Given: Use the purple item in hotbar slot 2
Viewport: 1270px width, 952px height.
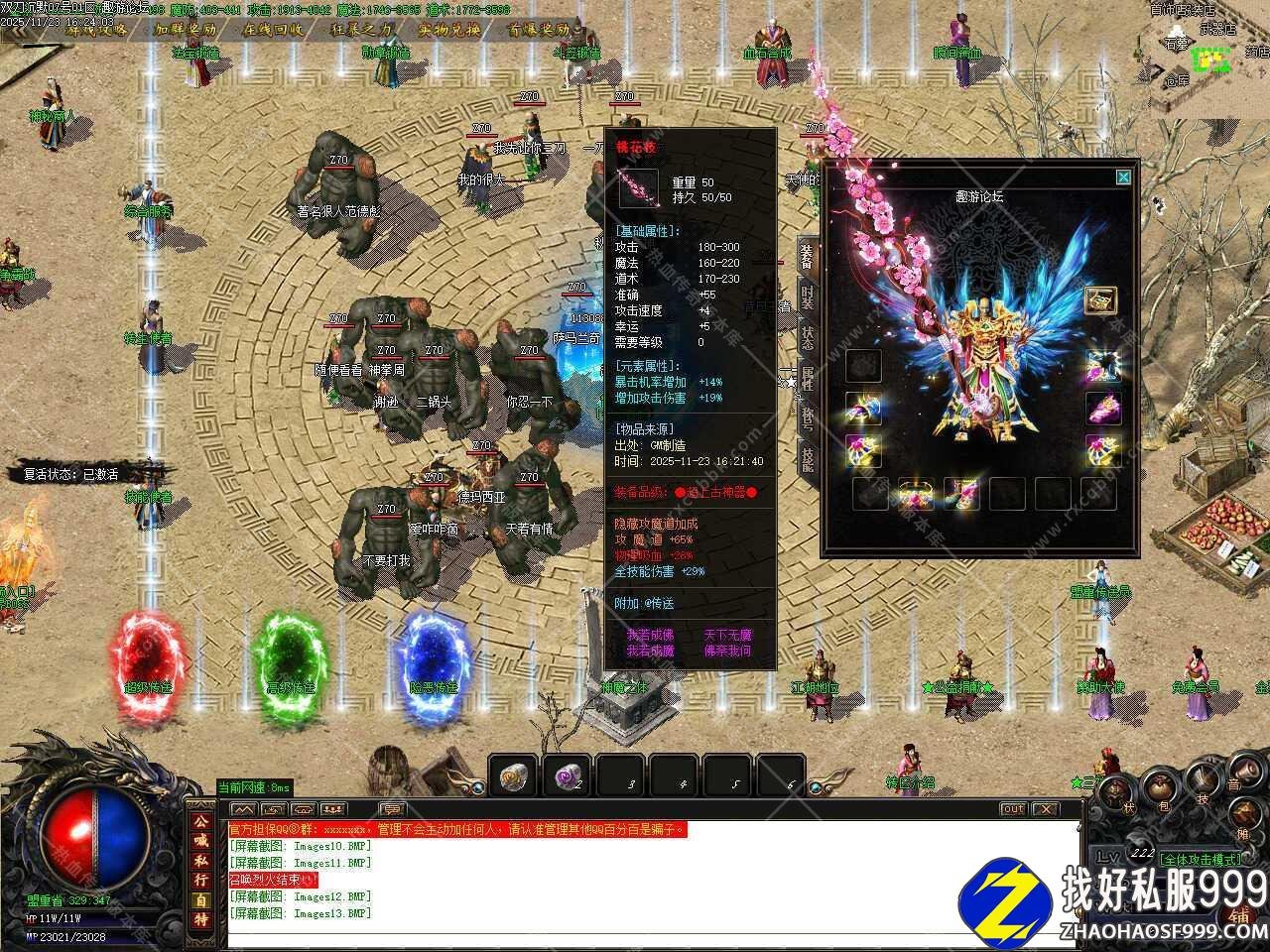Looking at the screenshot, I should click(567, 775).
